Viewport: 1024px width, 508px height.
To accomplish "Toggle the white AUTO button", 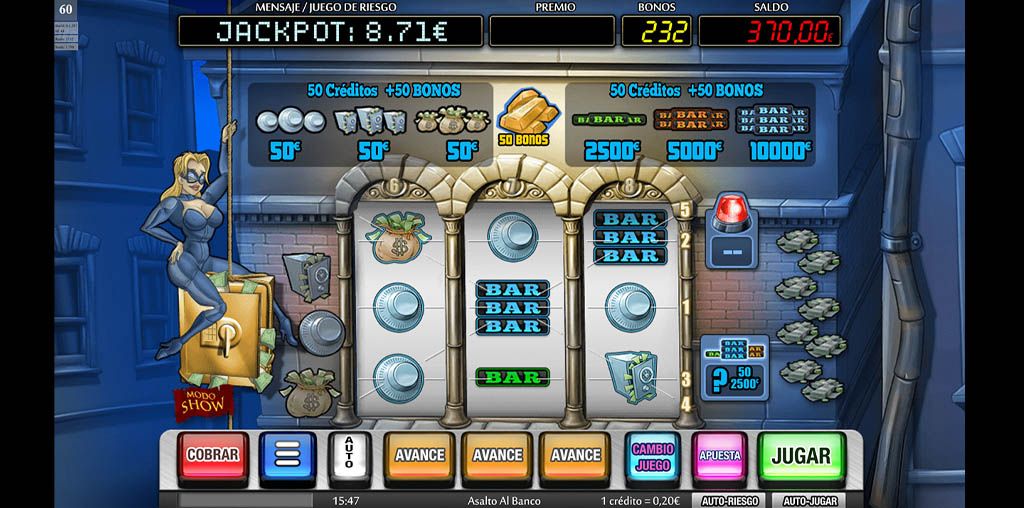I will [349, 456].
